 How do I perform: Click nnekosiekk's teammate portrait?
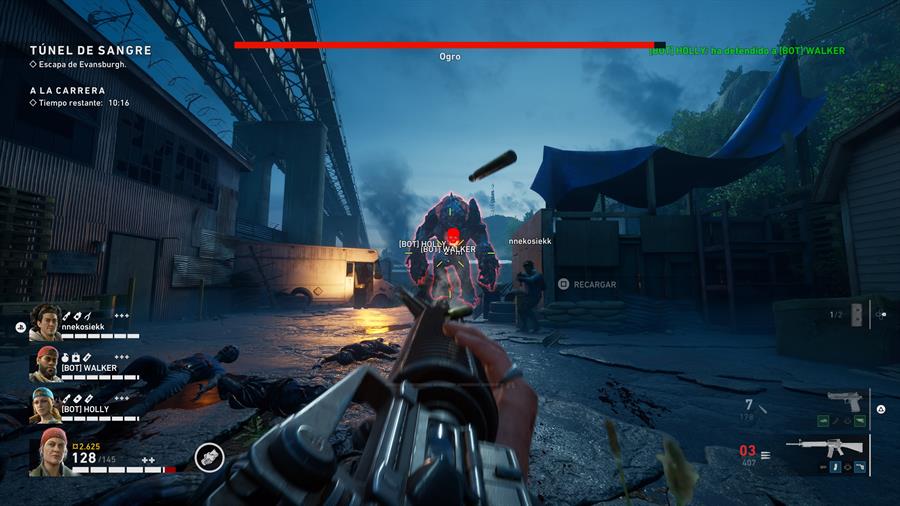click(x=45, y=322)
